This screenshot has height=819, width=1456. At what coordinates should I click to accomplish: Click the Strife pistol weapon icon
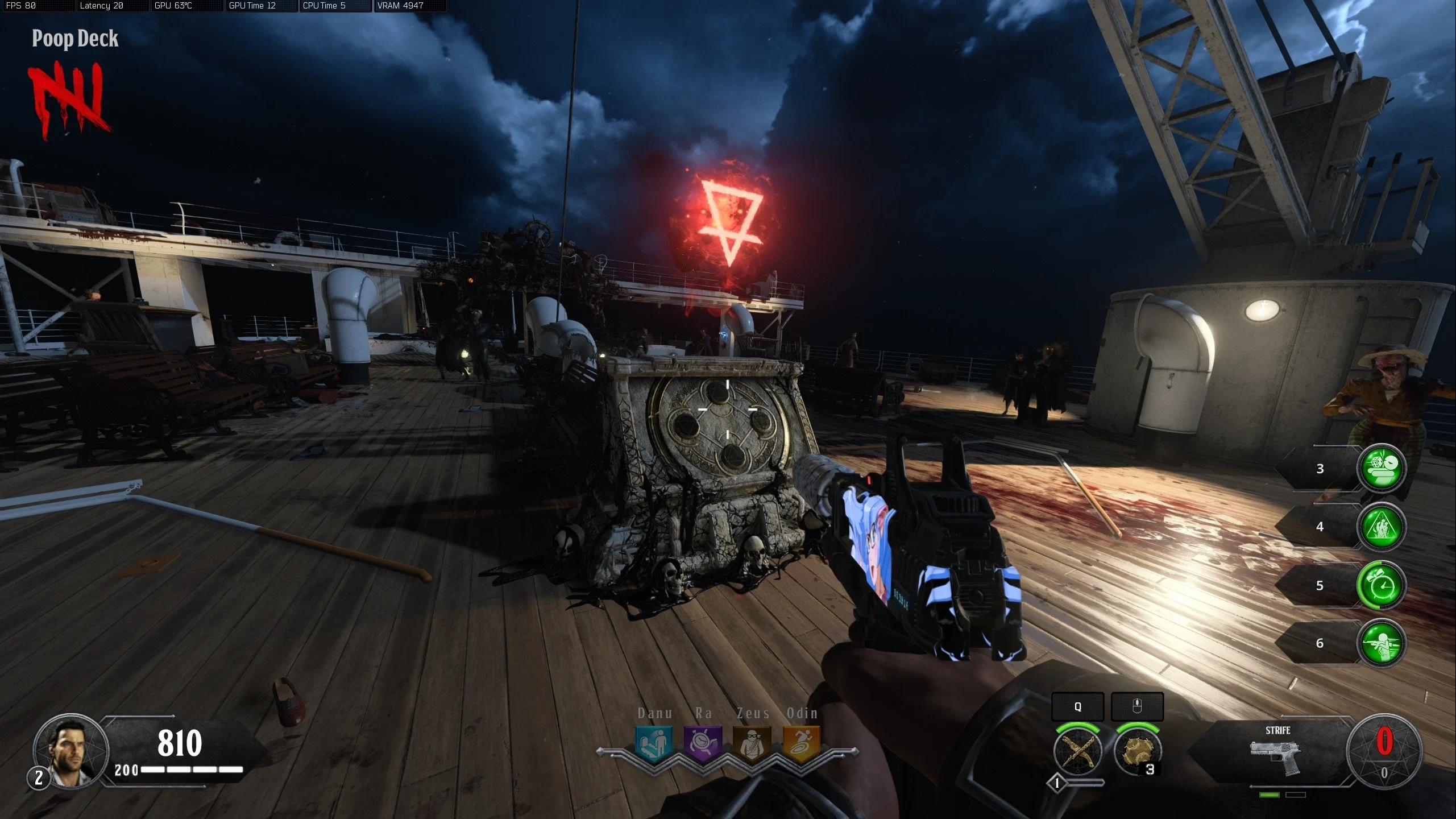[x=1277, y=756]
